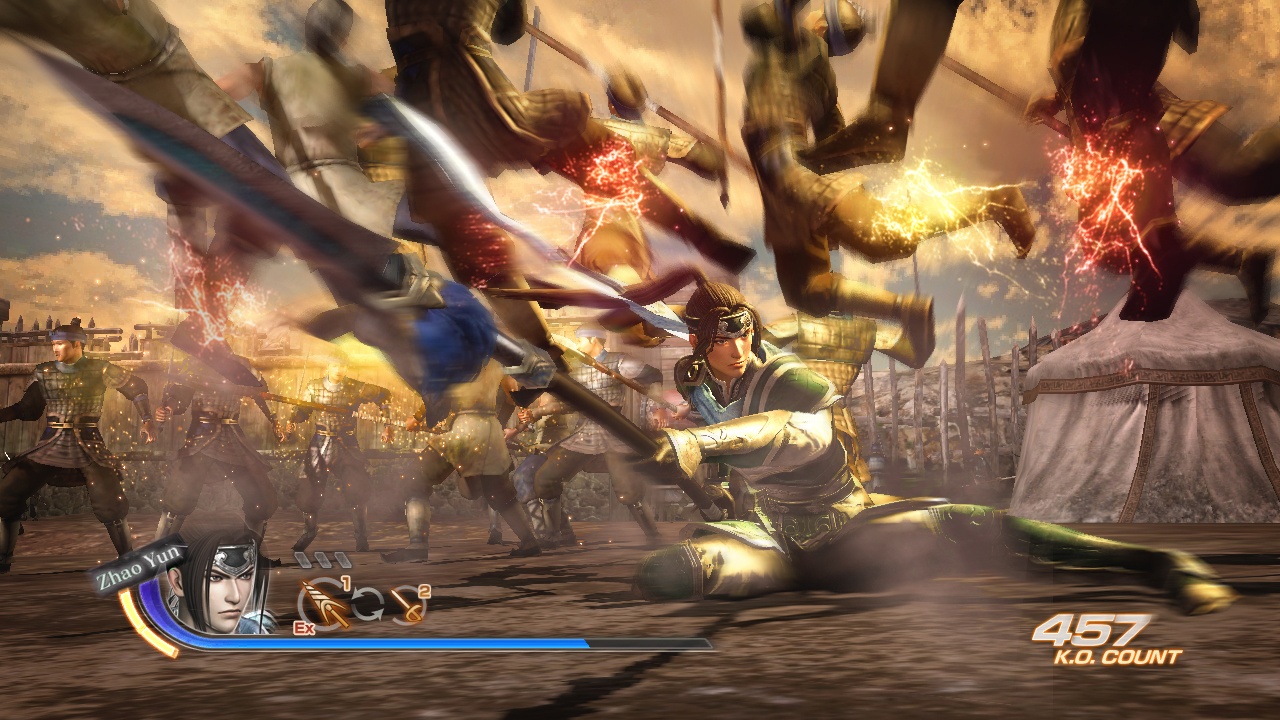The height and width of the screenshot is (720, 1280).
Task: Click the orange Ex indicator beside the spear icon
Action: coord(304,628)
